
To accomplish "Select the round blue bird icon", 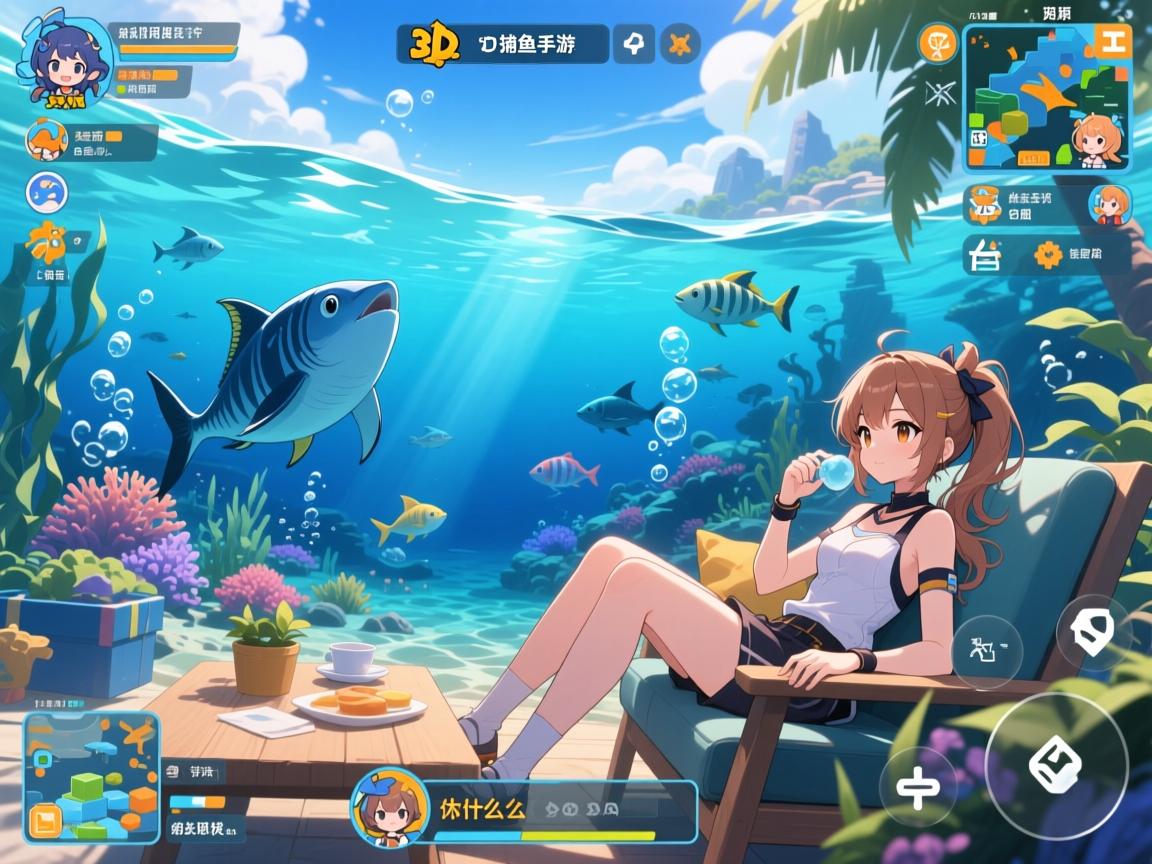I will (46, 193).
